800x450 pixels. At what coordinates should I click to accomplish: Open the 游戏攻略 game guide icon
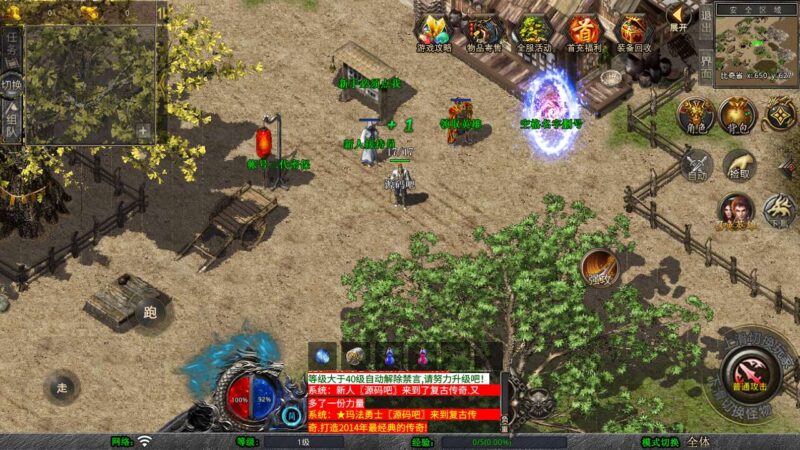[x=434, y=31]
